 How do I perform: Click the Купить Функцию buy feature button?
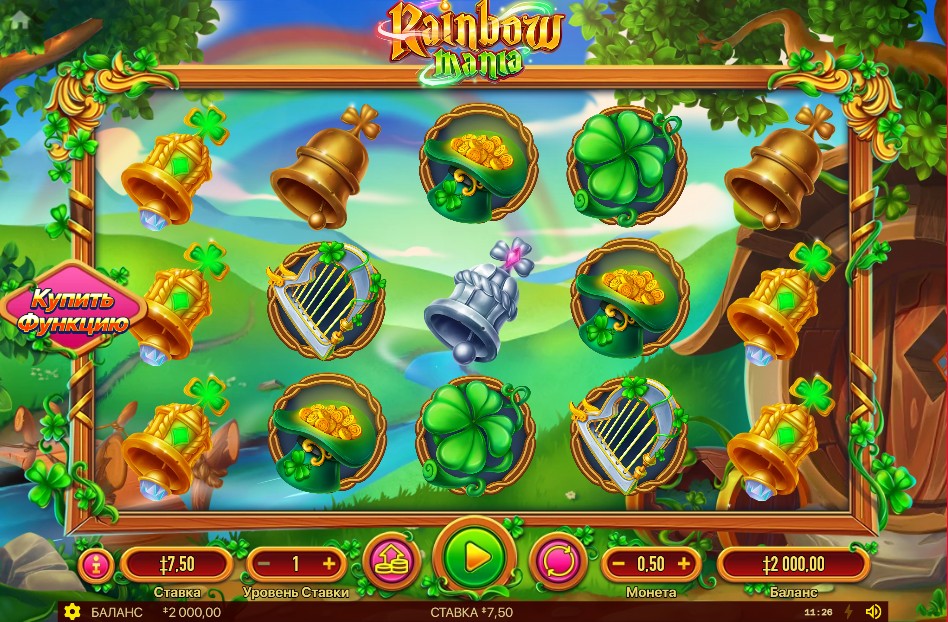pyautogui.click(x=72, y=311)
